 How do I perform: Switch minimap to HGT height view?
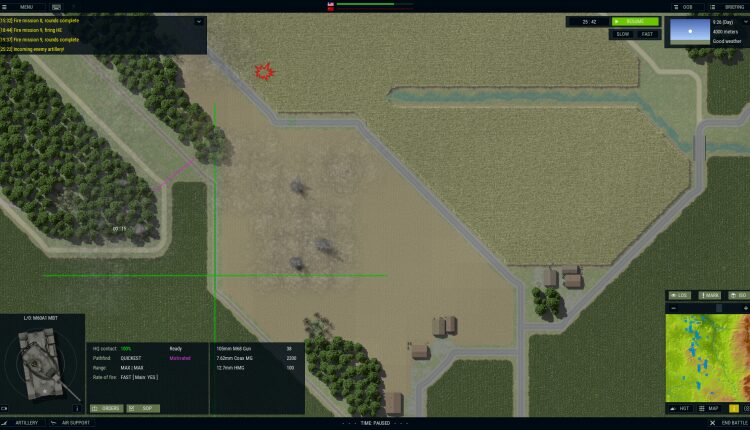pyautogui.click(x=681, y=408)
